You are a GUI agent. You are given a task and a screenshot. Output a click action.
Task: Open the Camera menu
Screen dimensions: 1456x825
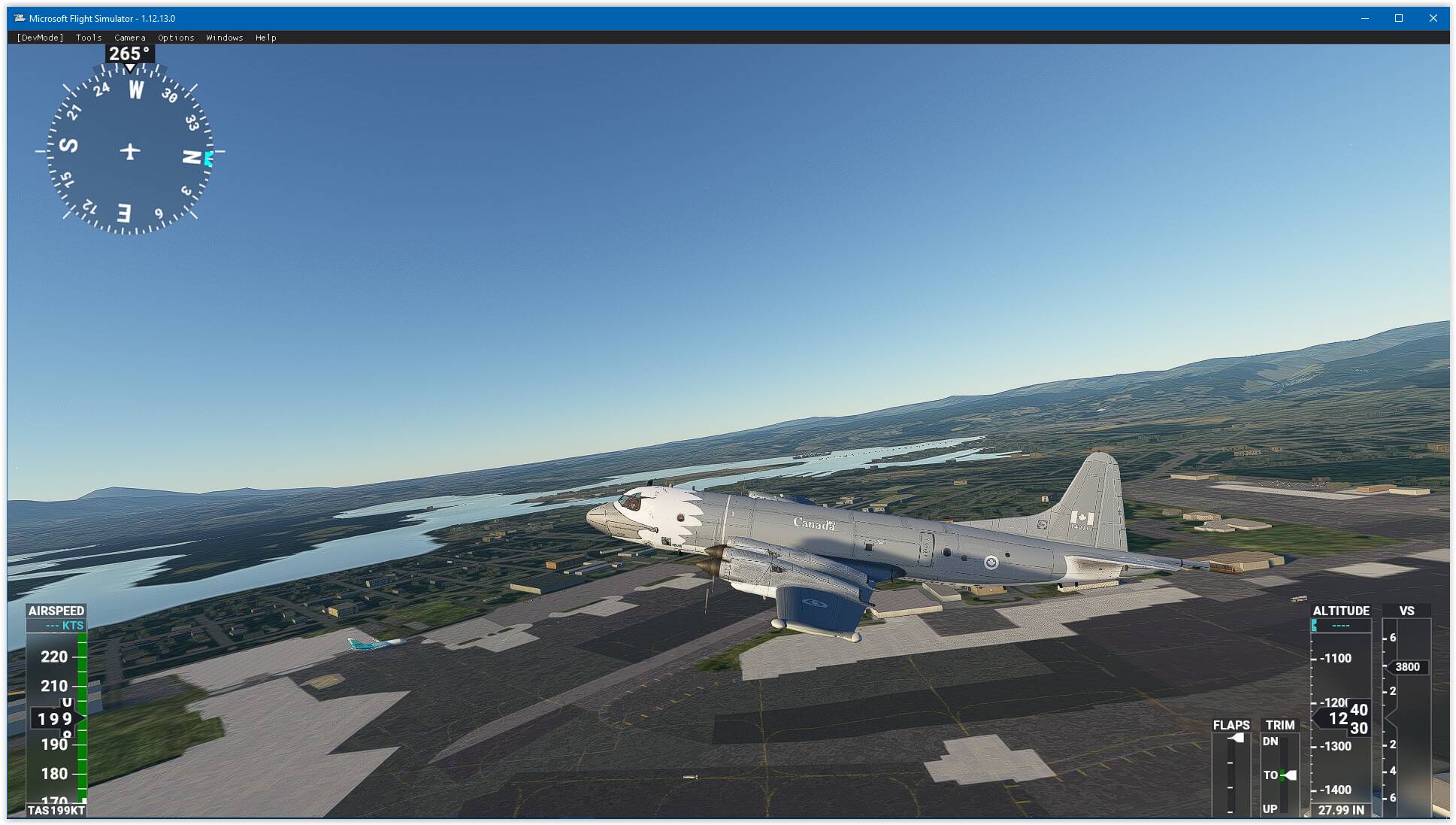pos(130,38)
